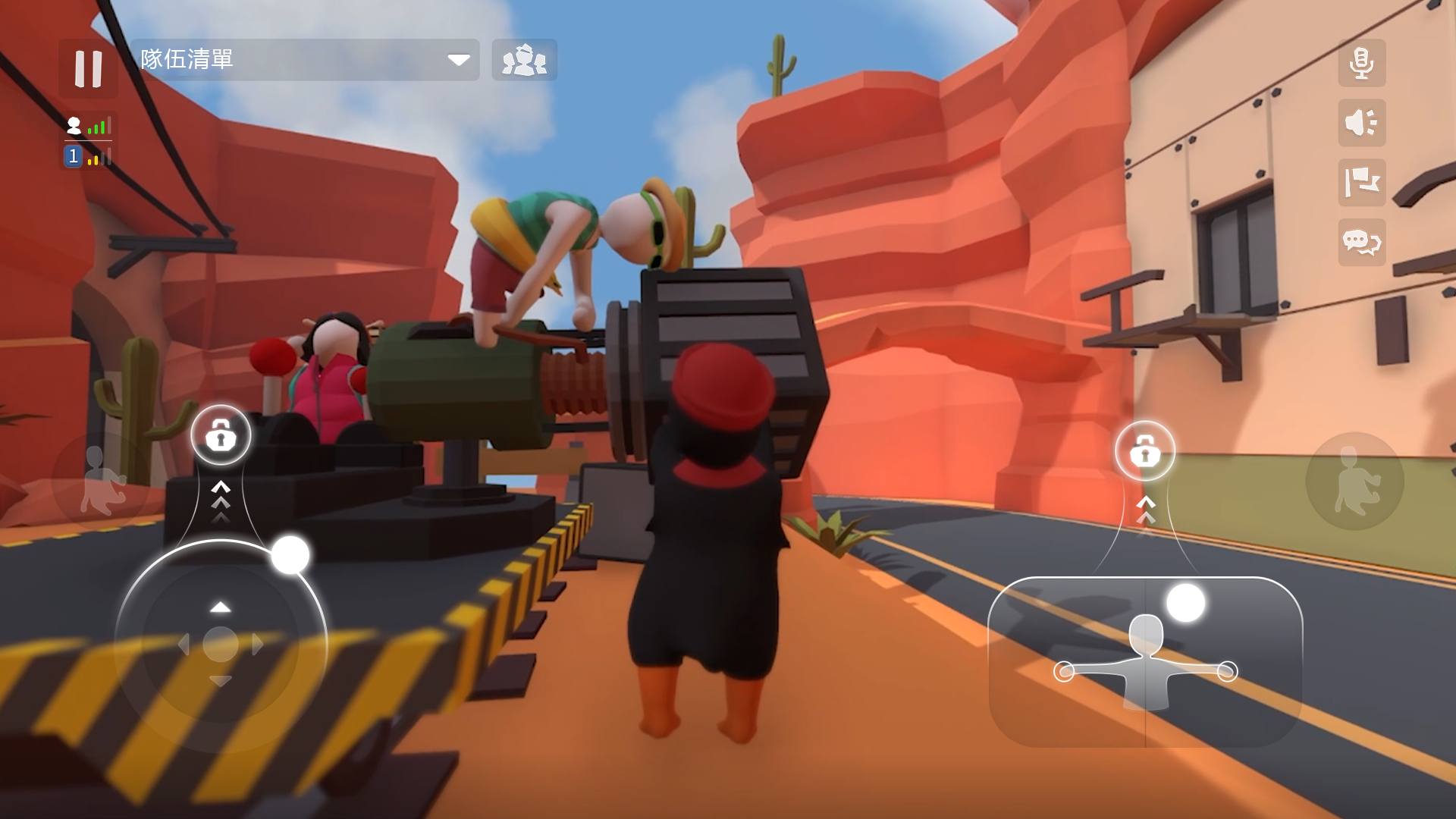Tap the microphone voice chat icon

point(1362,64)
